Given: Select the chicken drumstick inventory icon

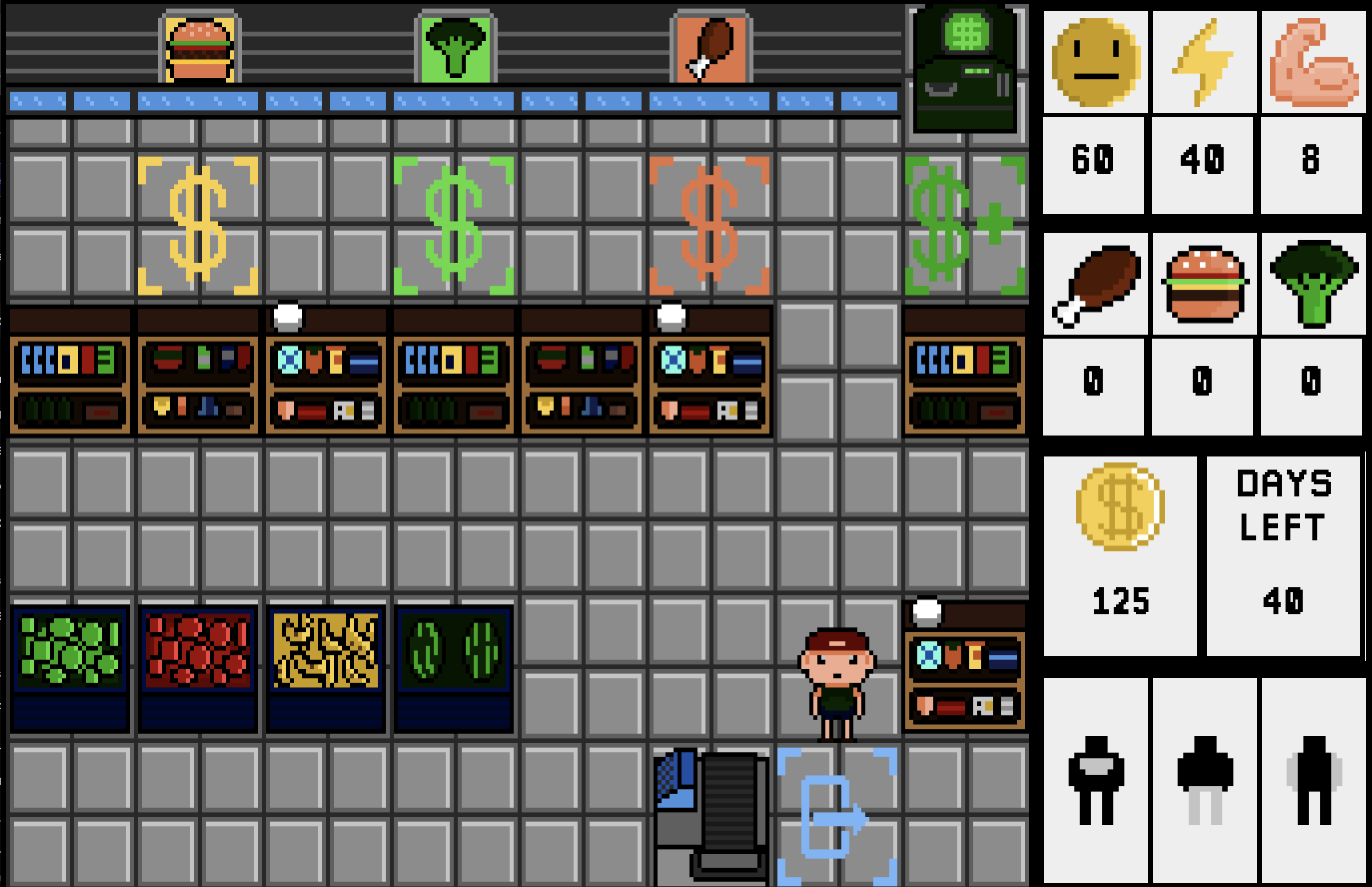Looking at the screenshot, I should (1095, 285).
